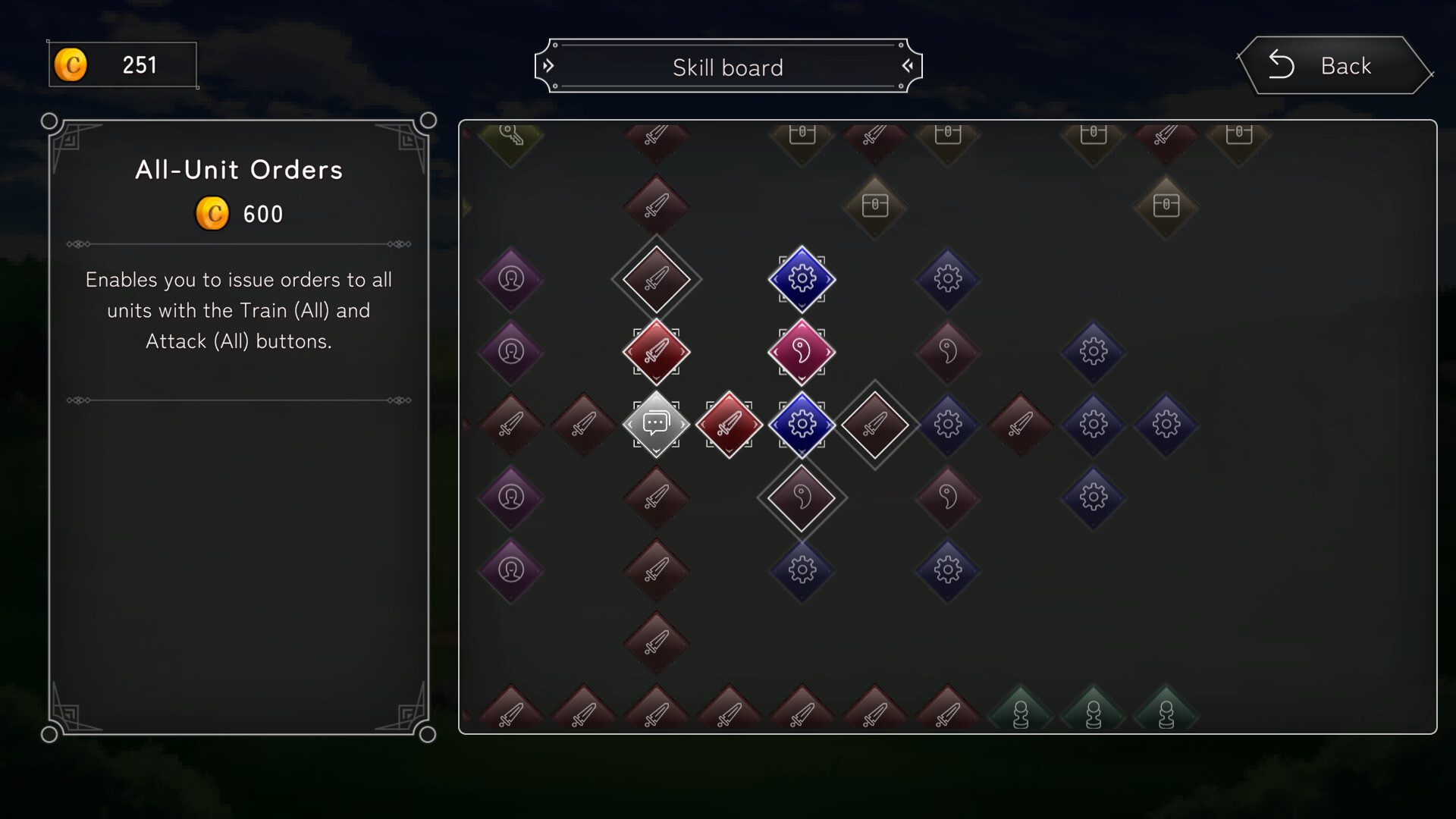The width and height of the screenshot is (1456, 819).
Task: Select the white speech-bubble All-Unit Orders node
Action: click(x=656, y=424)
